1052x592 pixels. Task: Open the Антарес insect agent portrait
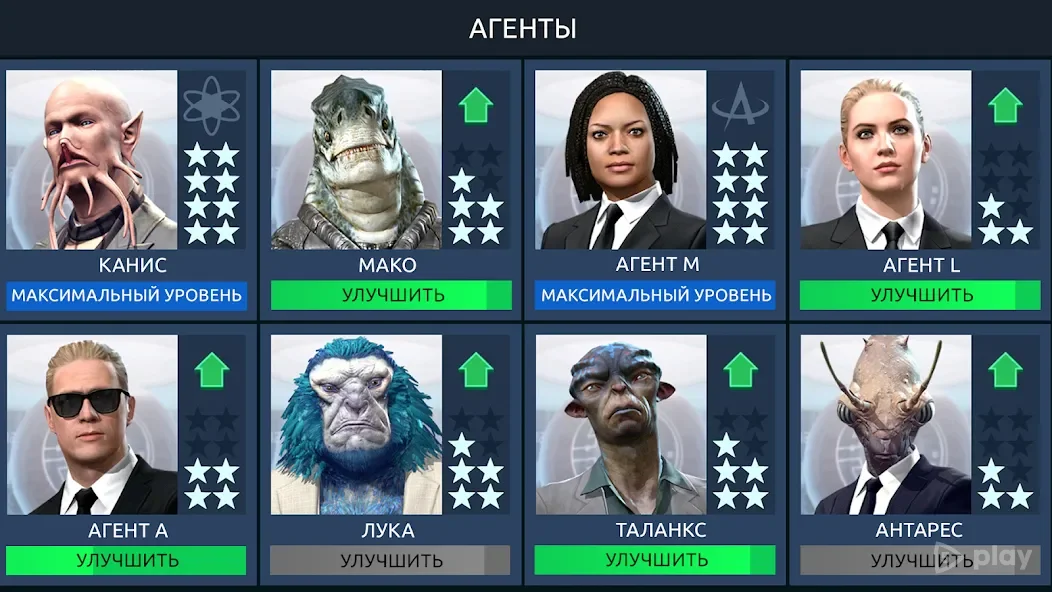pos(885,425)
